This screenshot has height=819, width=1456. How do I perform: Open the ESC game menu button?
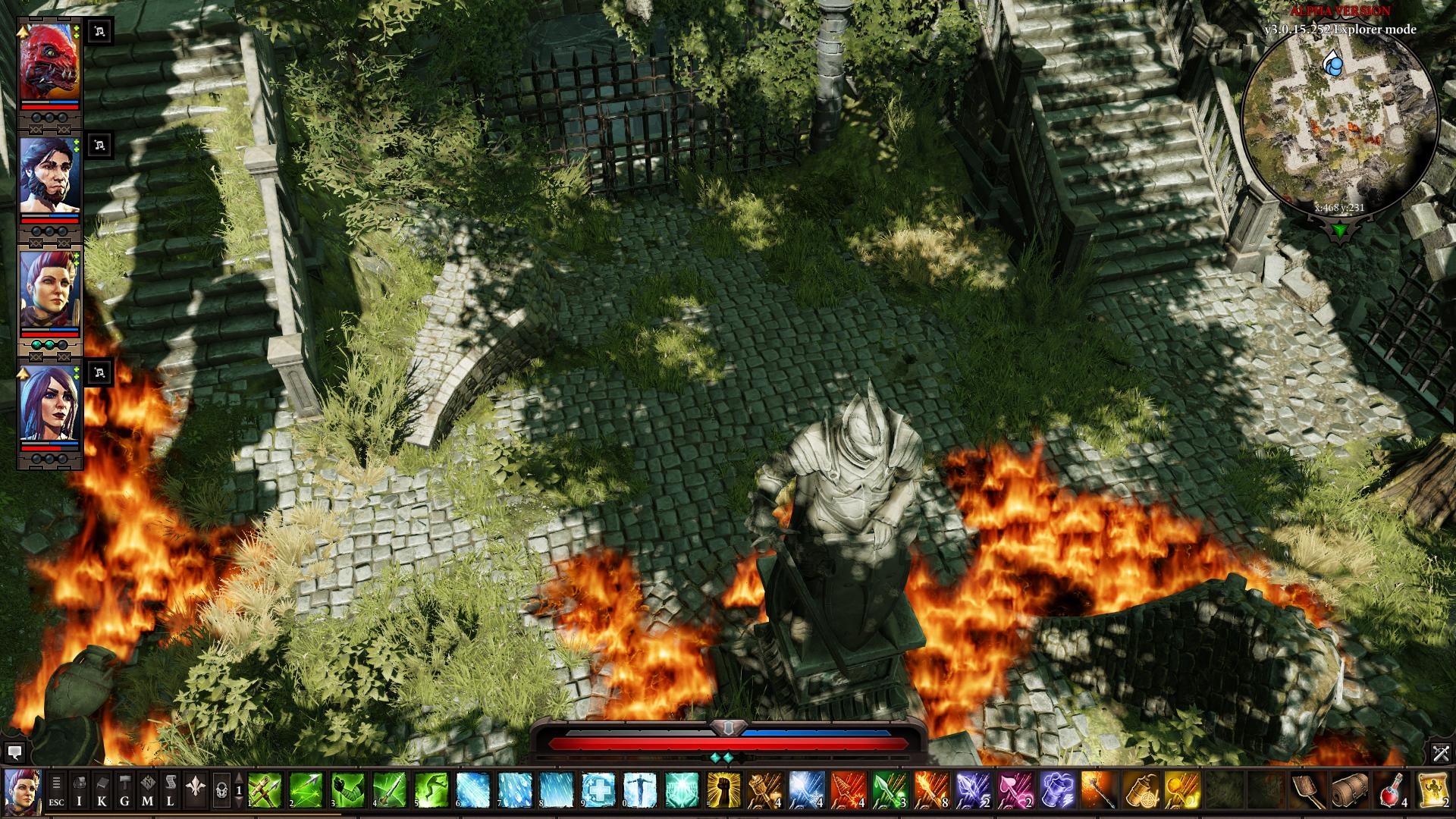(x=56, y=792)
